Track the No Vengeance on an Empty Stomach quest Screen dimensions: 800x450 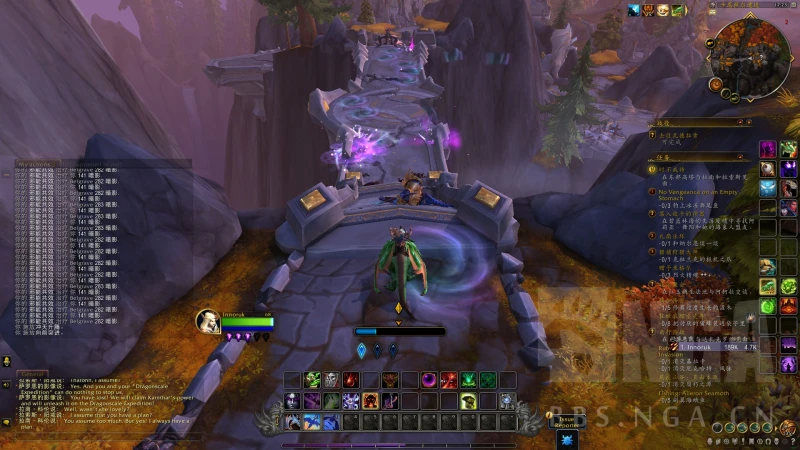click(x=699, y=191)
